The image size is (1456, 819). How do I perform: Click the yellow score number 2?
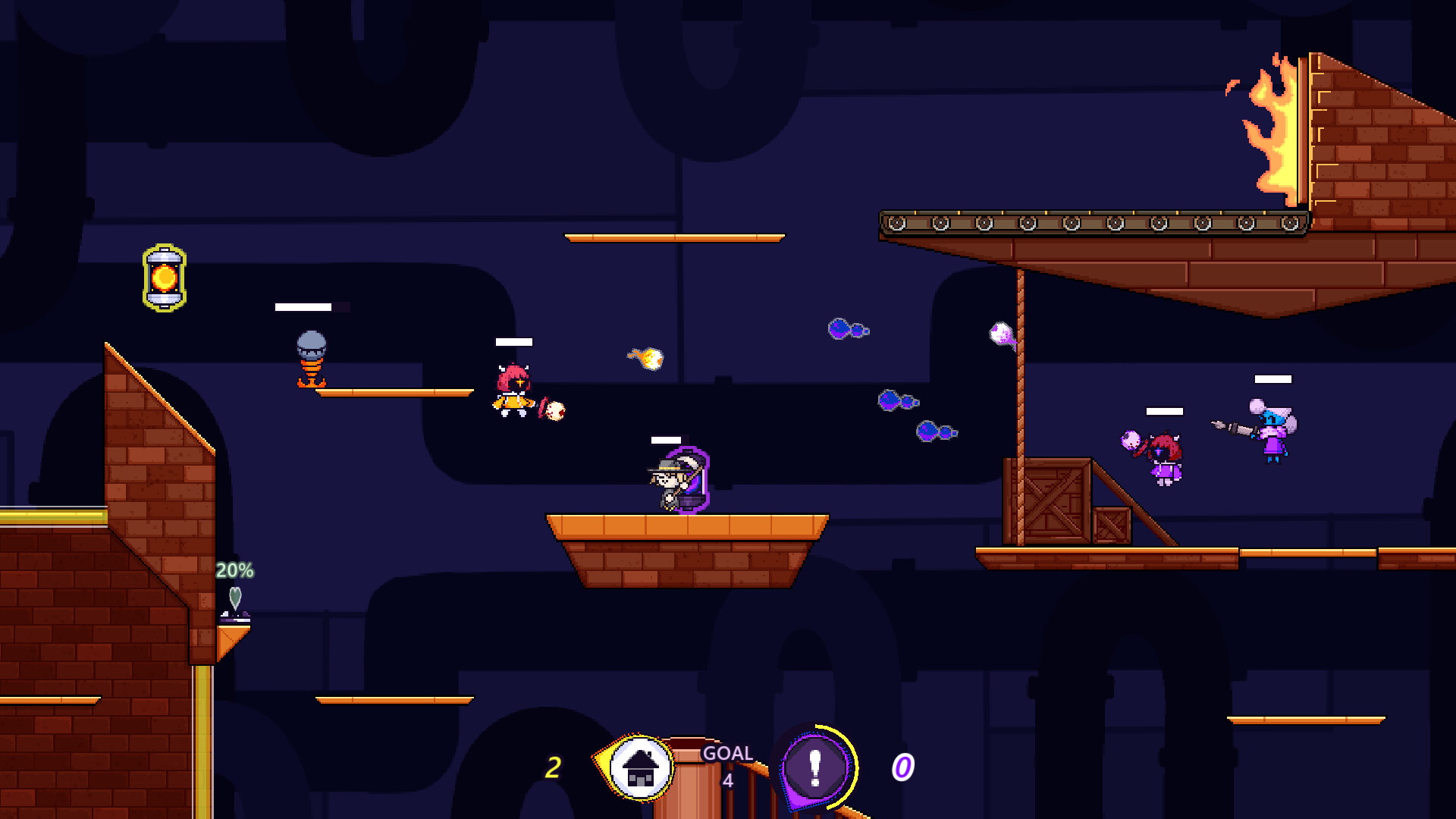click(554, 767)
